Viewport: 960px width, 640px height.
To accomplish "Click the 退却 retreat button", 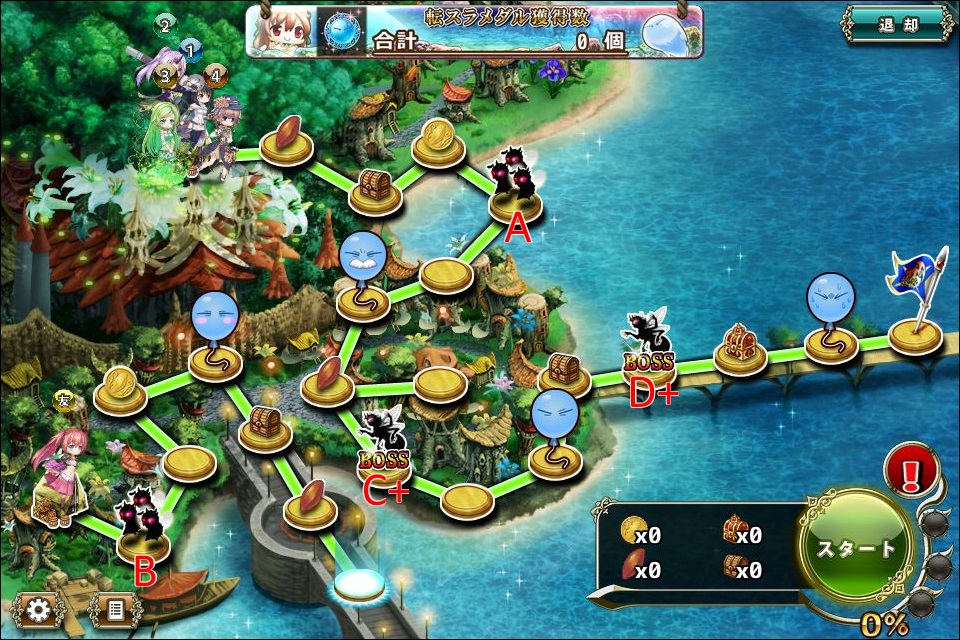I will click(896, 26).
